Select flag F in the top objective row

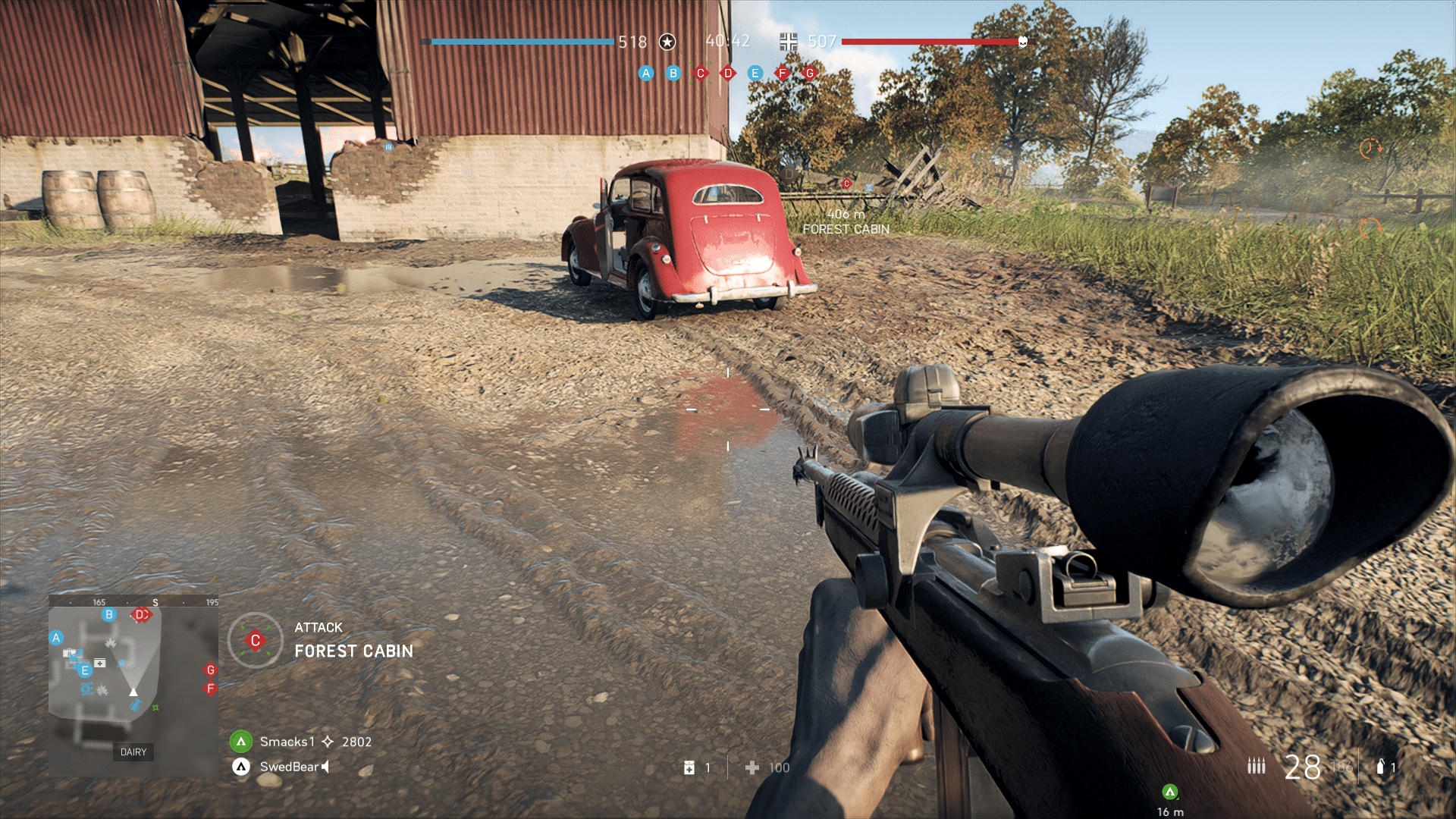[x=783, y=74]
